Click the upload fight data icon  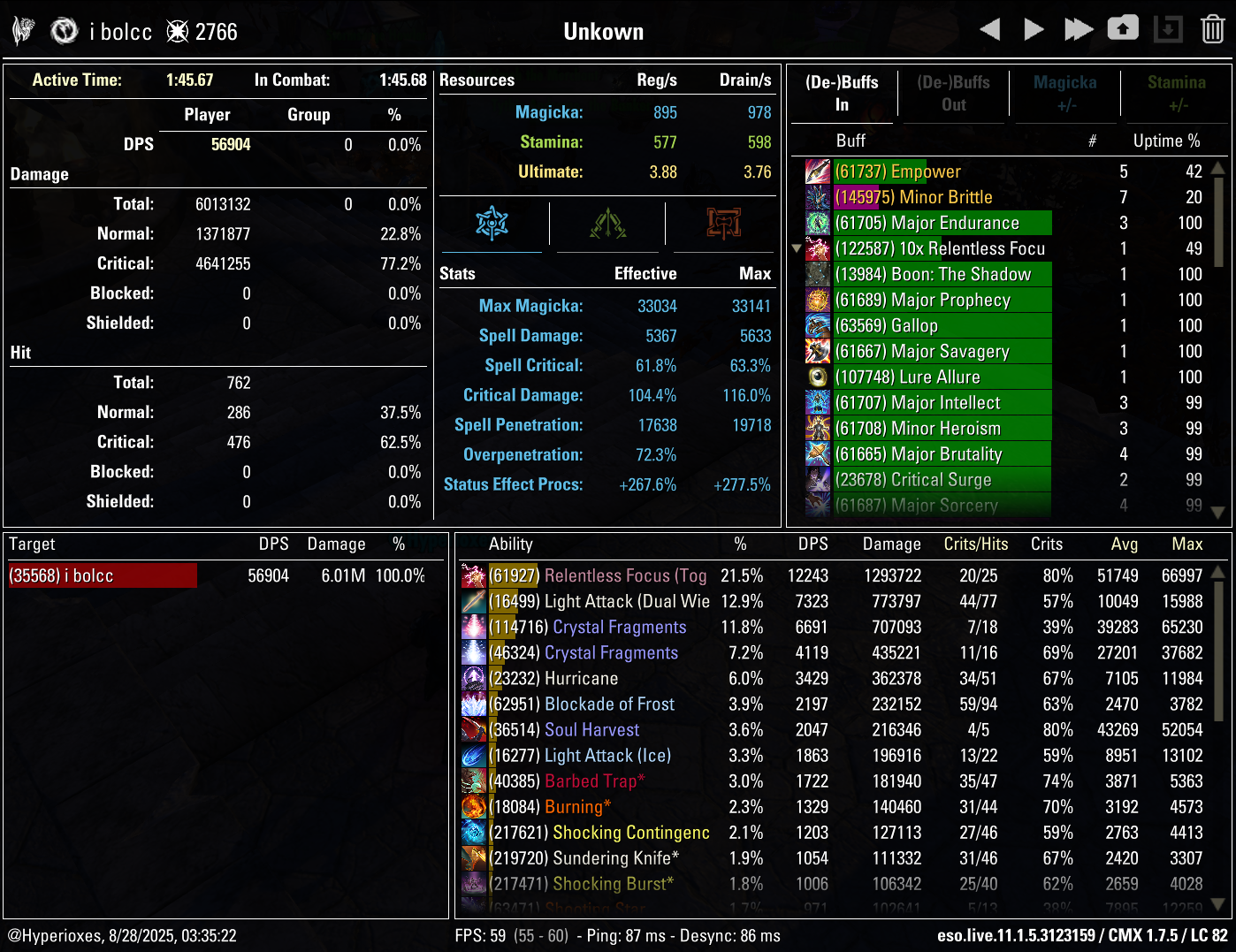point(1123,28)
